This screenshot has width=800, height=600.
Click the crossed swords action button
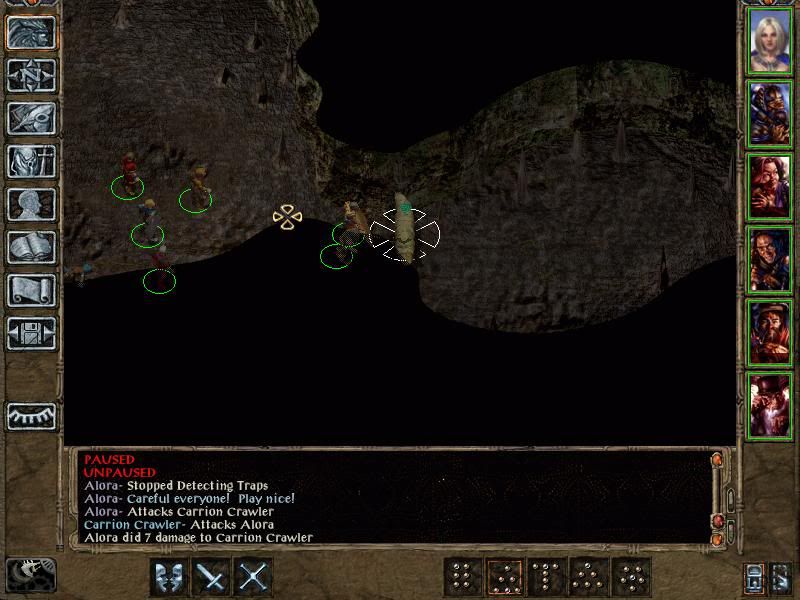[255, 577]
